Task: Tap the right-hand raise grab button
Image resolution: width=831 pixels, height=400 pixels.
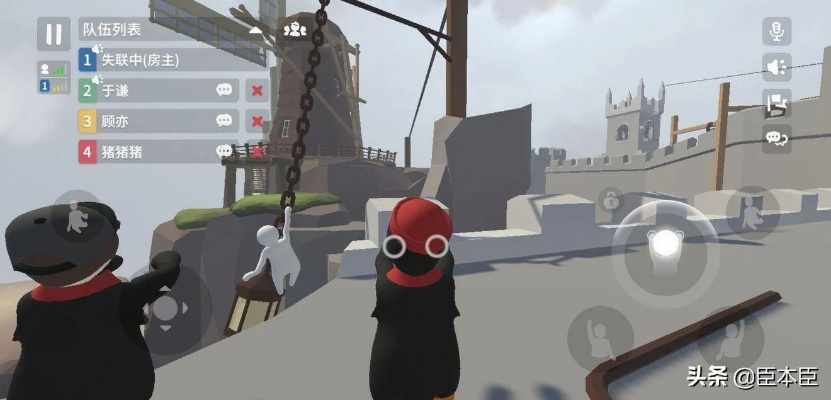Action: 730,336
